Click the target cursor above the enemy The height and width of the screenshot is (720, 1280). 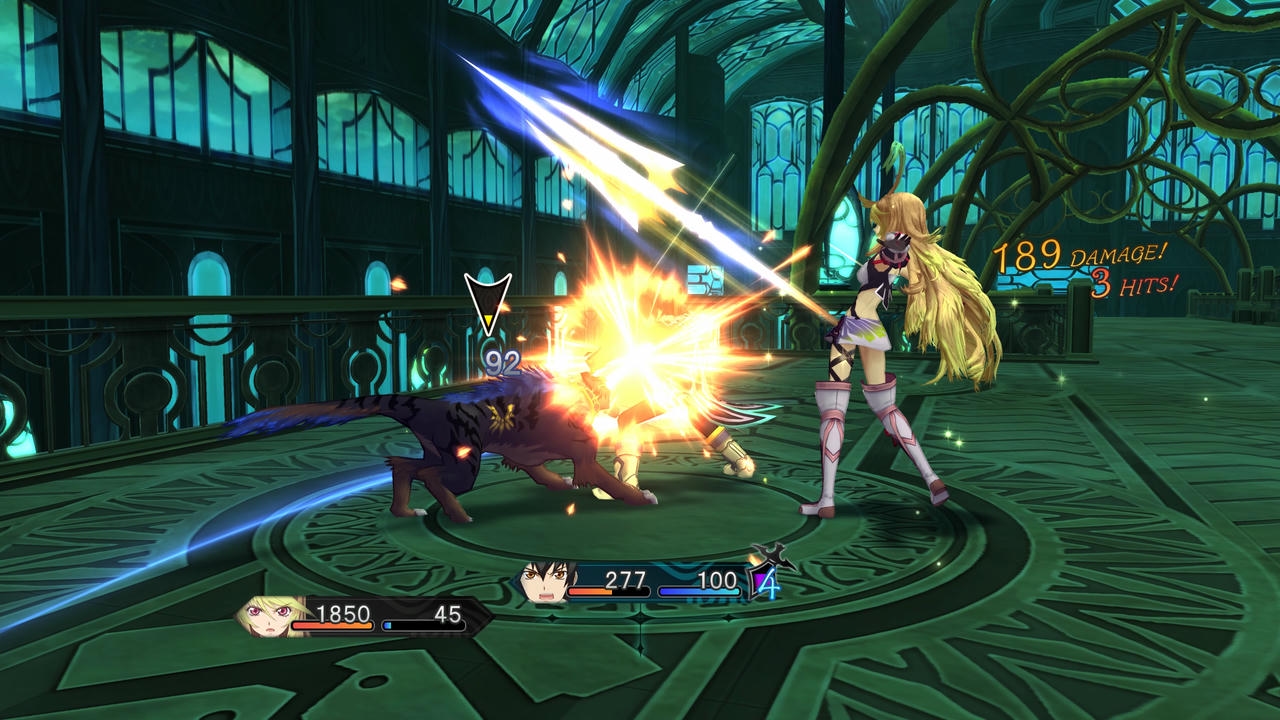[x=488, y=303]
